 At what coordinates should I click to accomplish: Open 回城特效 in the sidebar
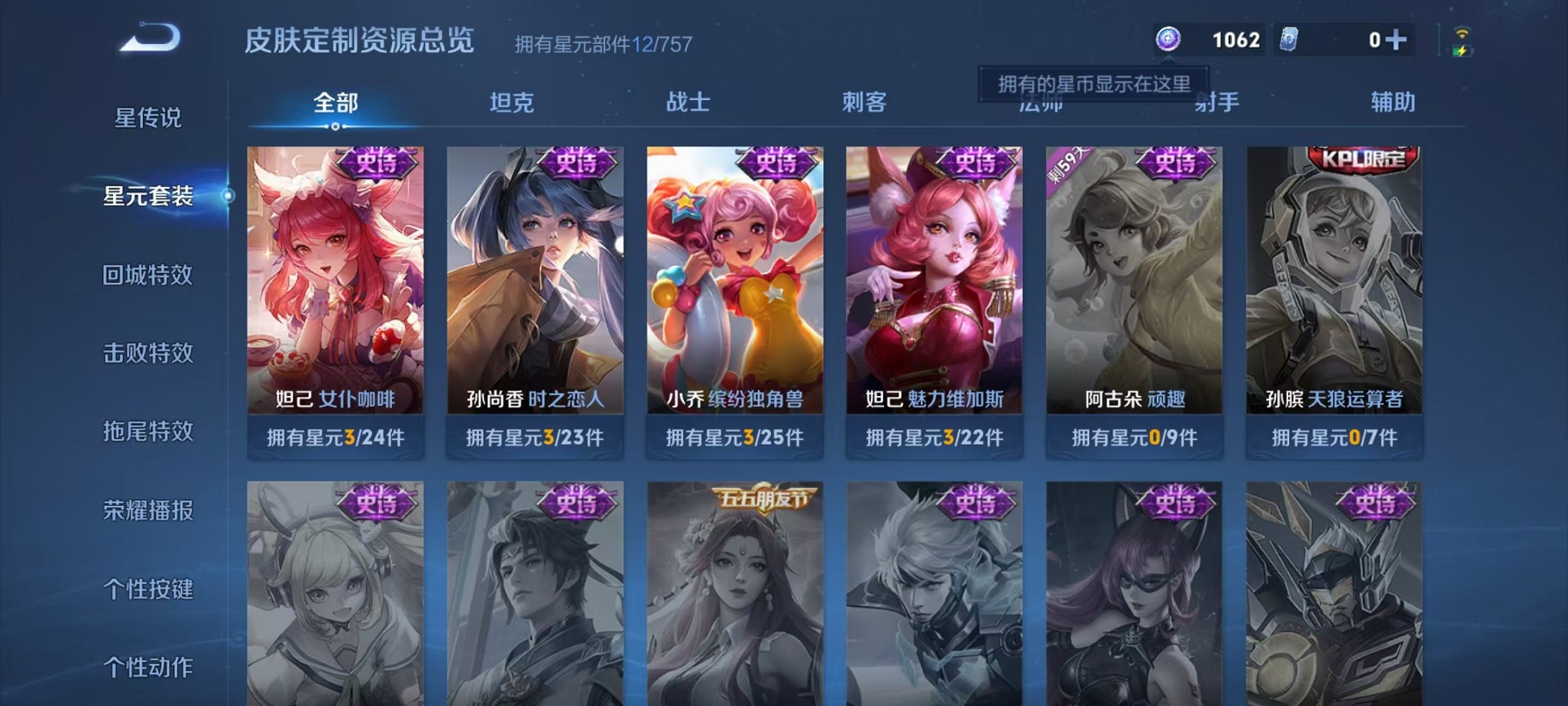coord(148,275)
